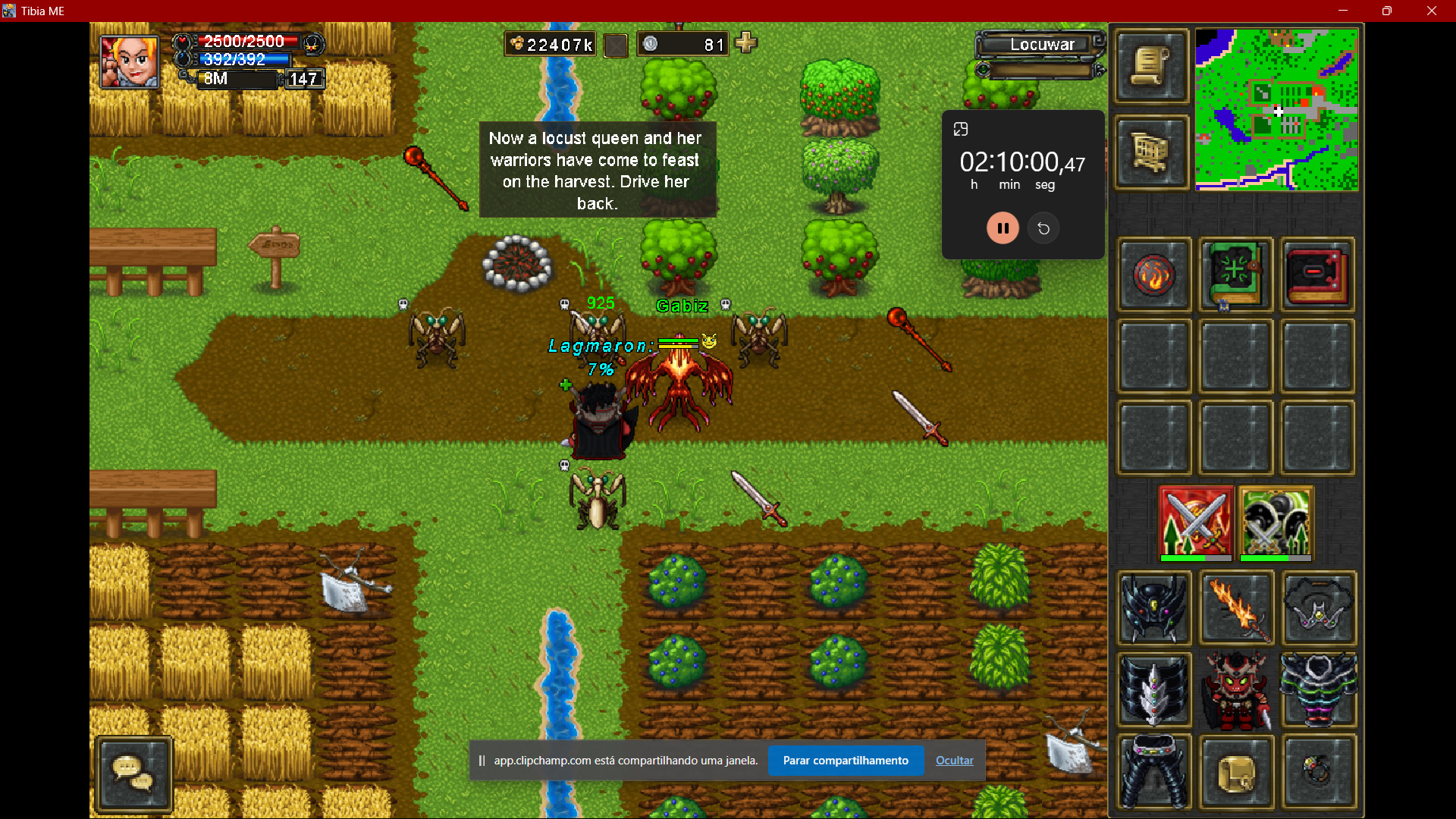Select the black horned helmet slot
Image resolution: width=1456 pixels, height=819 pixels.
(x=1154, y=608)
